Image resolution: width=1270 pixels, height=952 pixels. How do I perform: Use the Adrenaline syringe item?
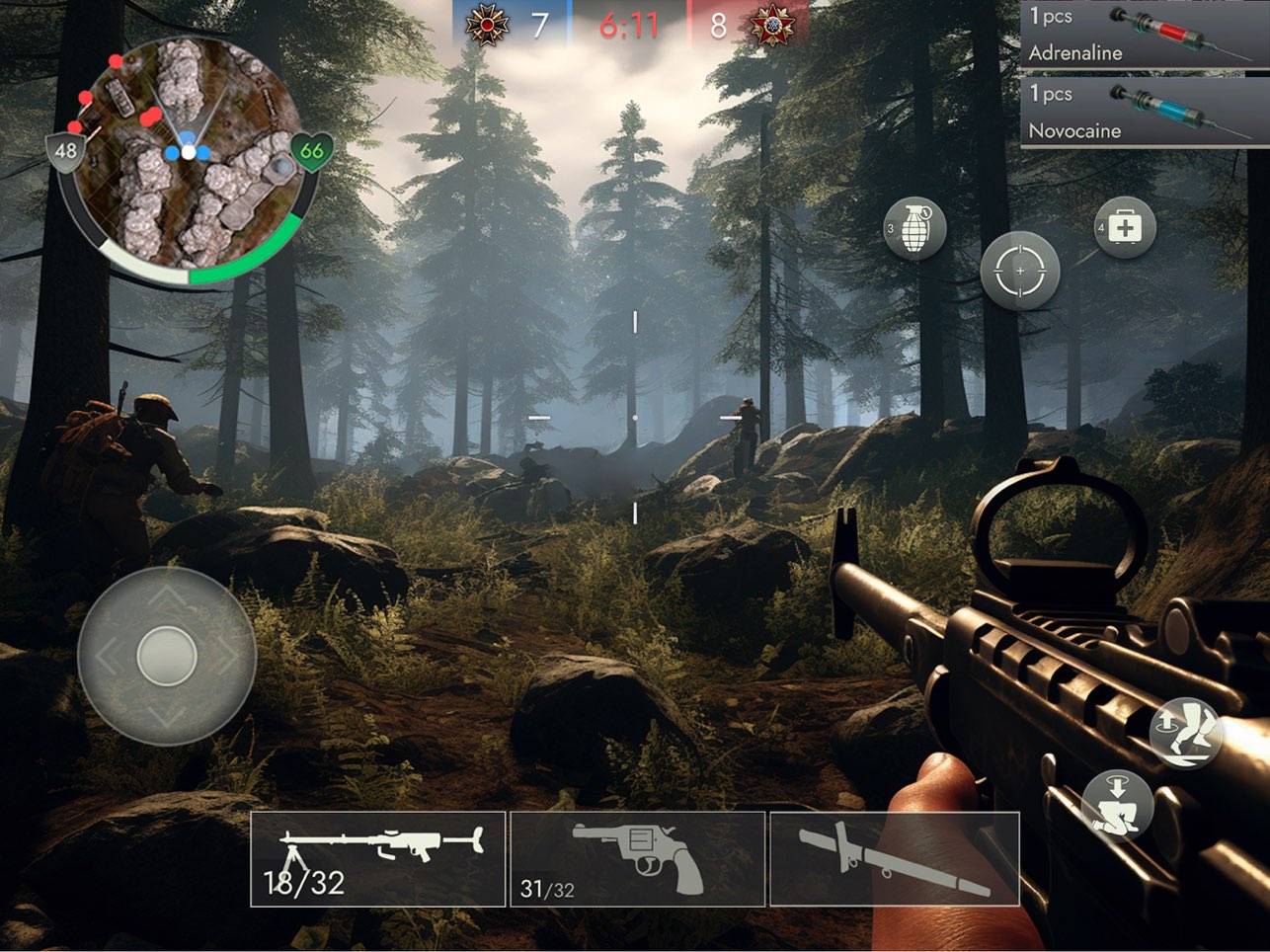point(1144,36)
